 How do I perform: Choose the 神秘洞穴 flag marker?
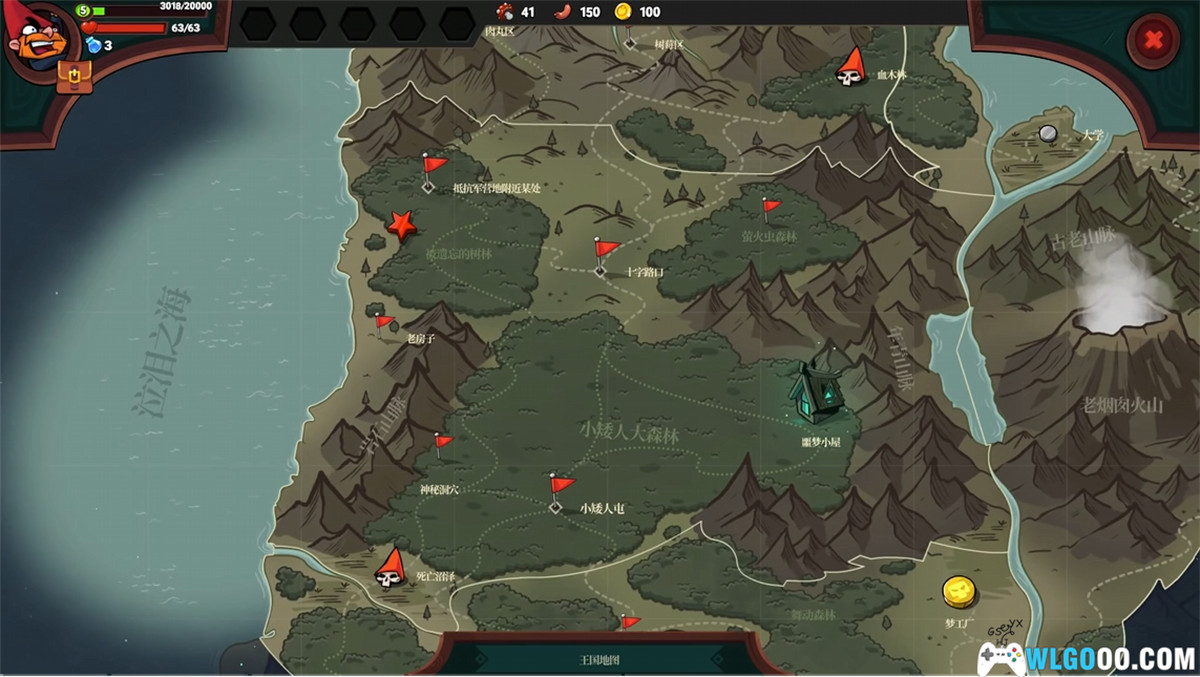coord(441,445)
